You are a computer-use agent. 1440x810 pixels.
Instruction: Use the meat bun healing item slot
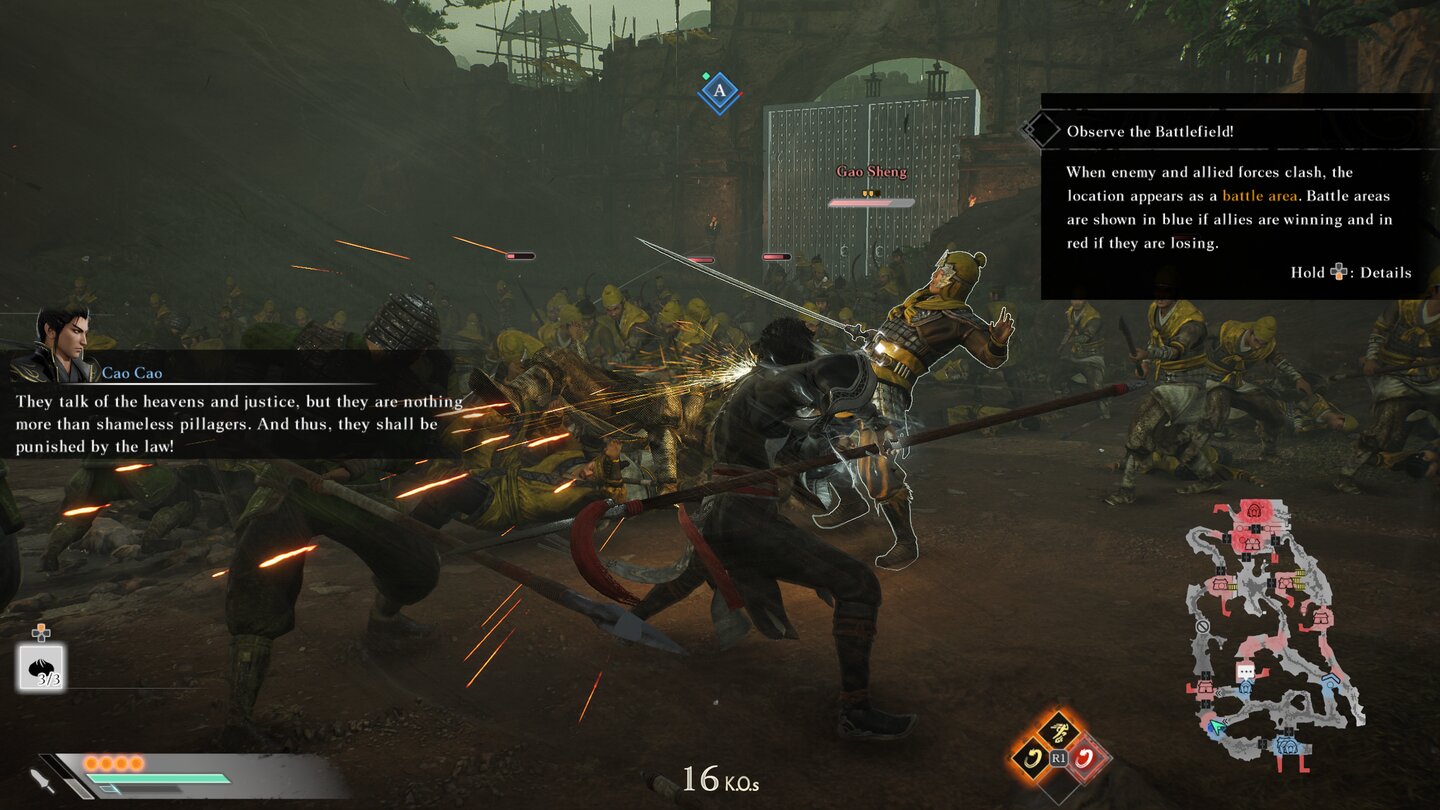(41, 667)
